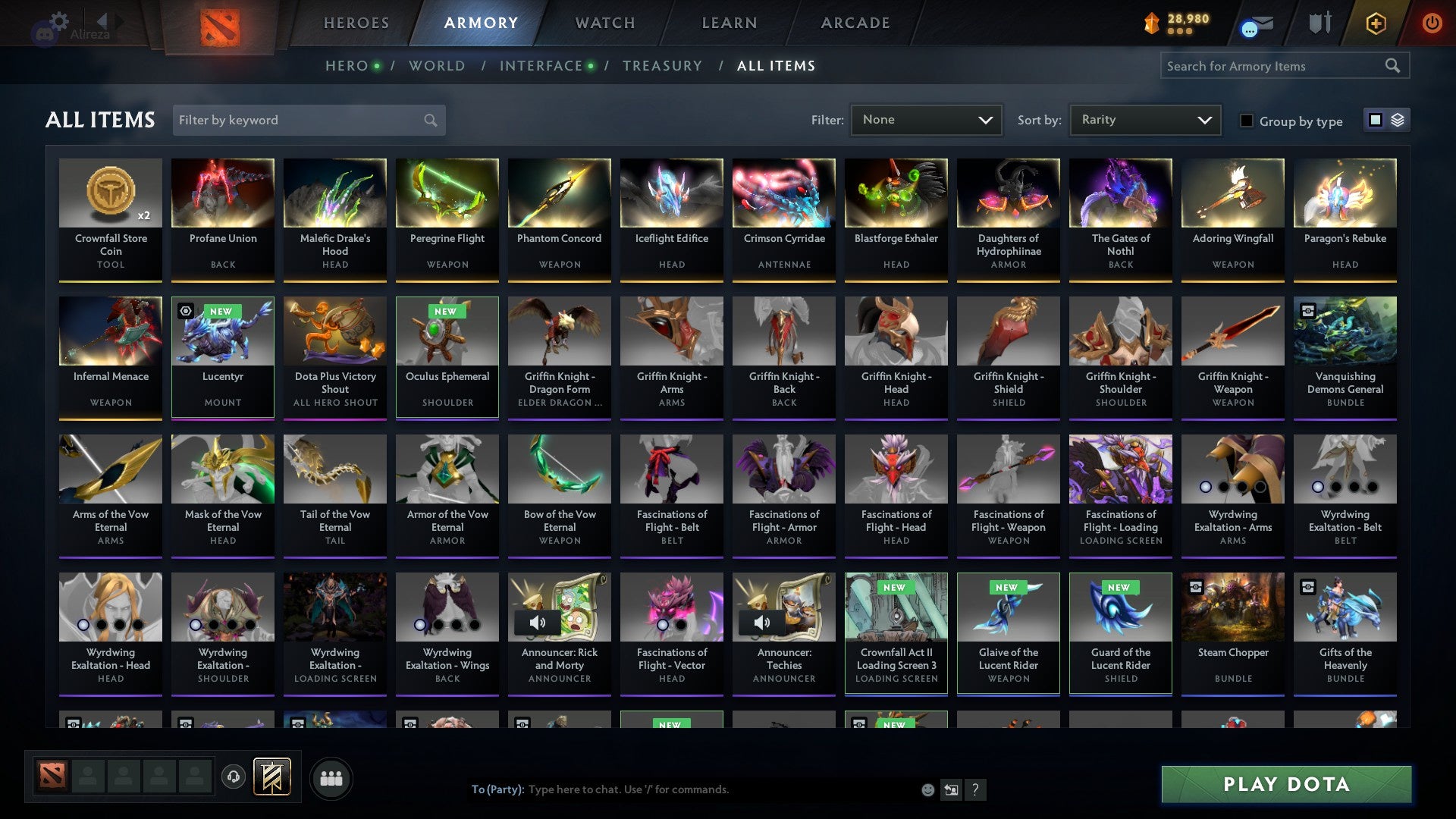Screen dimensions: 1456x819
Task: Open the Filter dropdown set to None
Action: click(926, 120)
